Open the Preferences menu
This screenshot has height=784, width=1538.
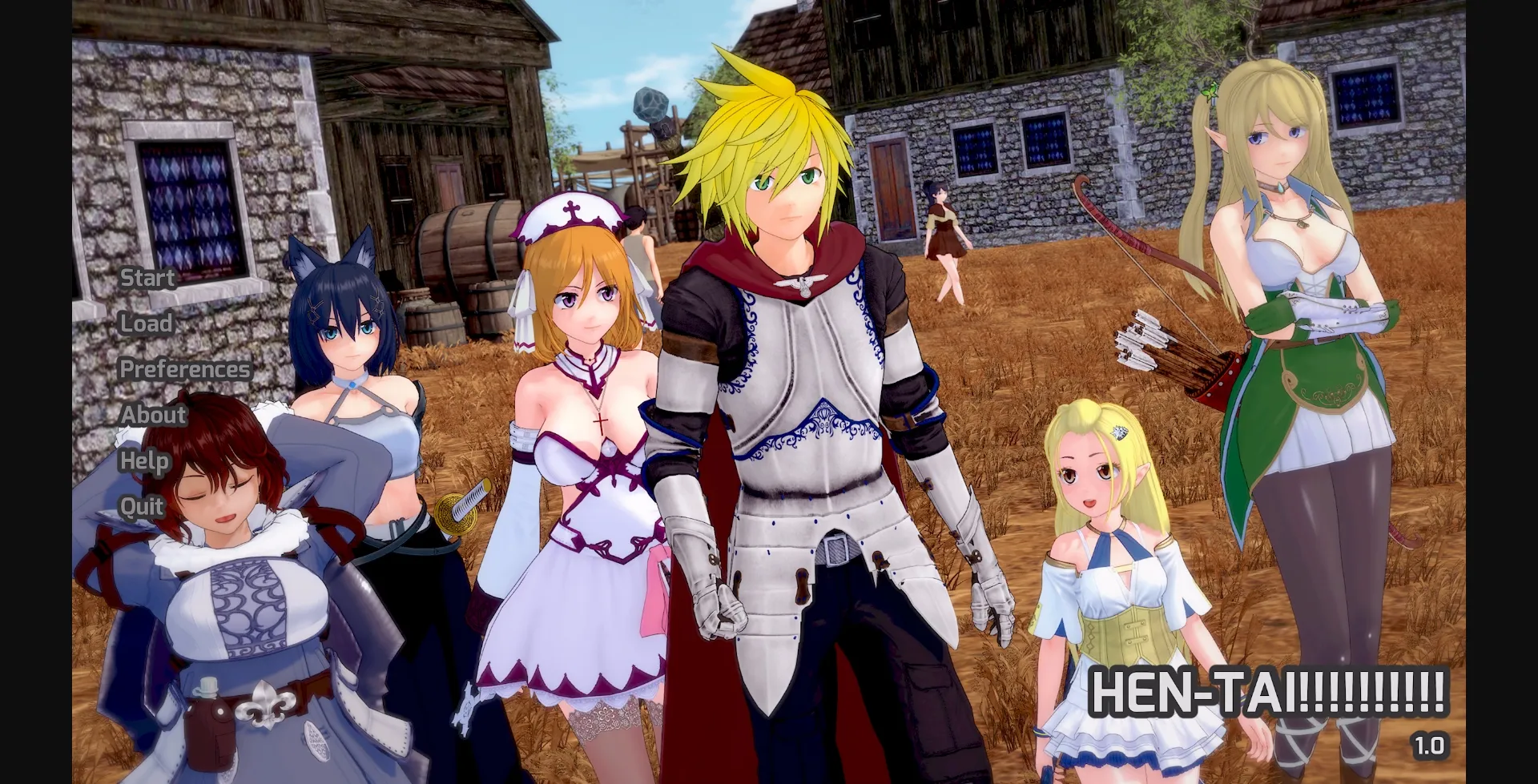point(184,369)
